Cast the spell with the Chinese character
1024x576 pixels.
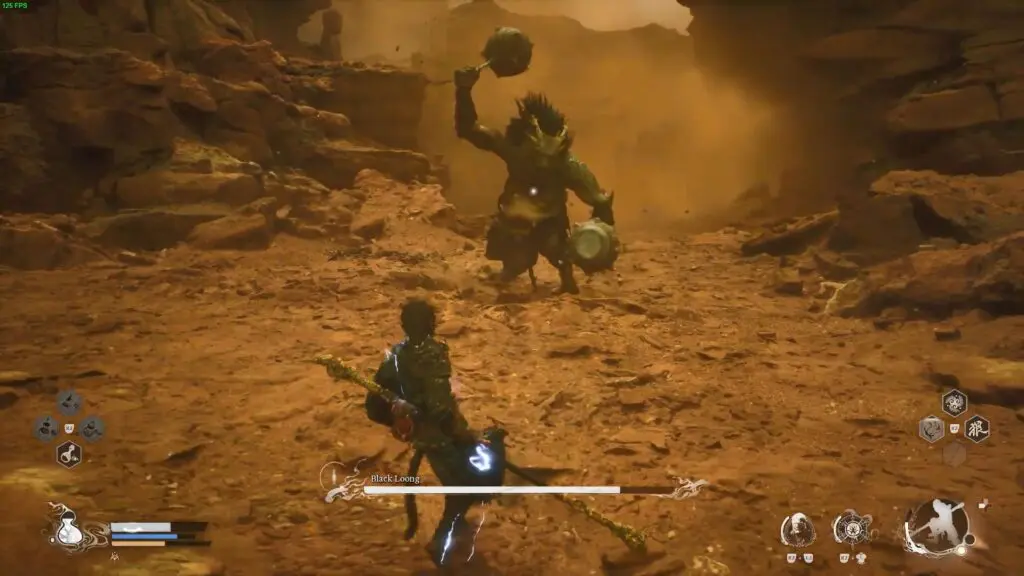tap(977, 429)
